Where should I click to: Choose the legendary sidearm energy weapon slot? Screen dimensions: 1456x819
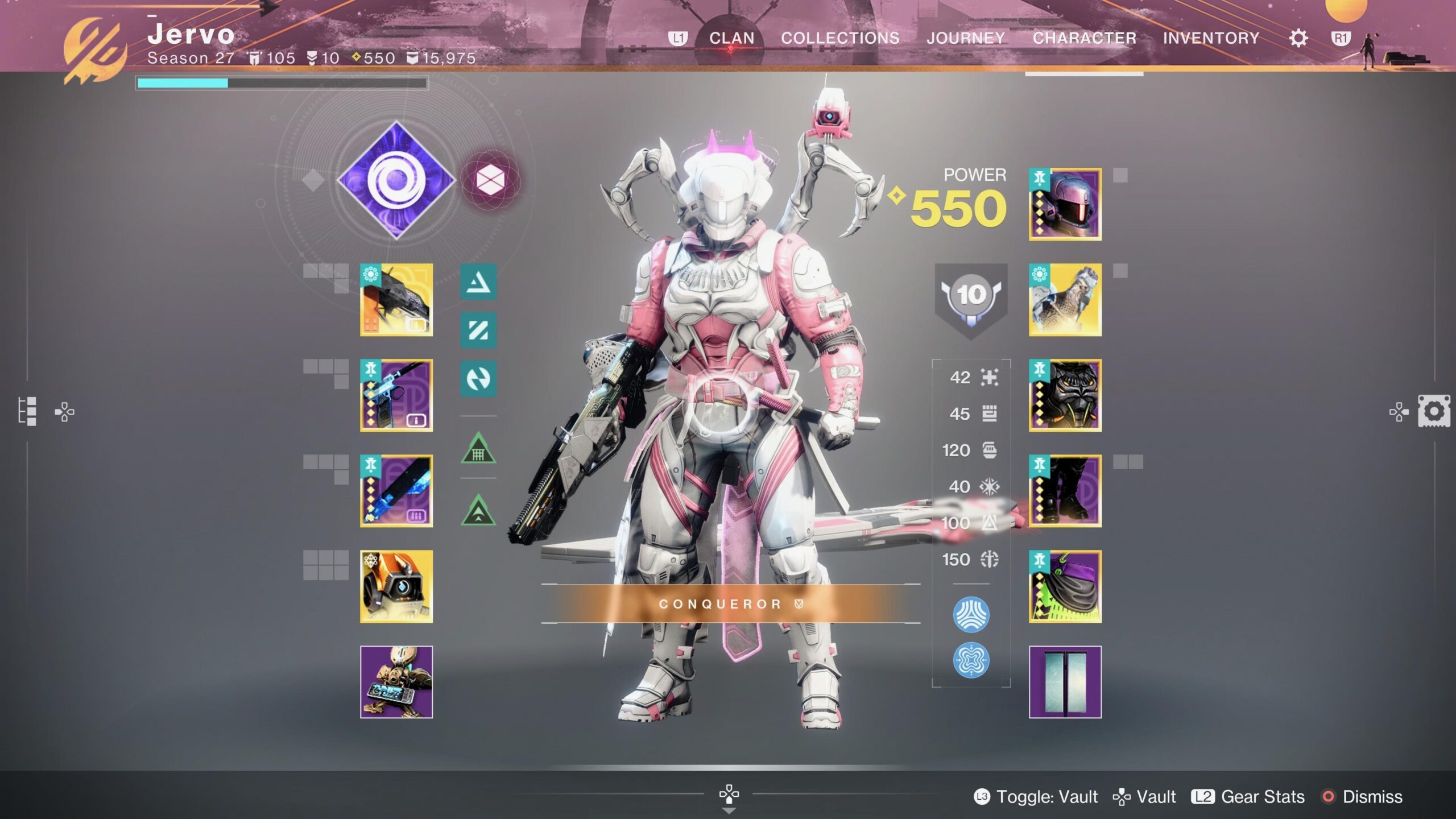[x=396, y=395]
